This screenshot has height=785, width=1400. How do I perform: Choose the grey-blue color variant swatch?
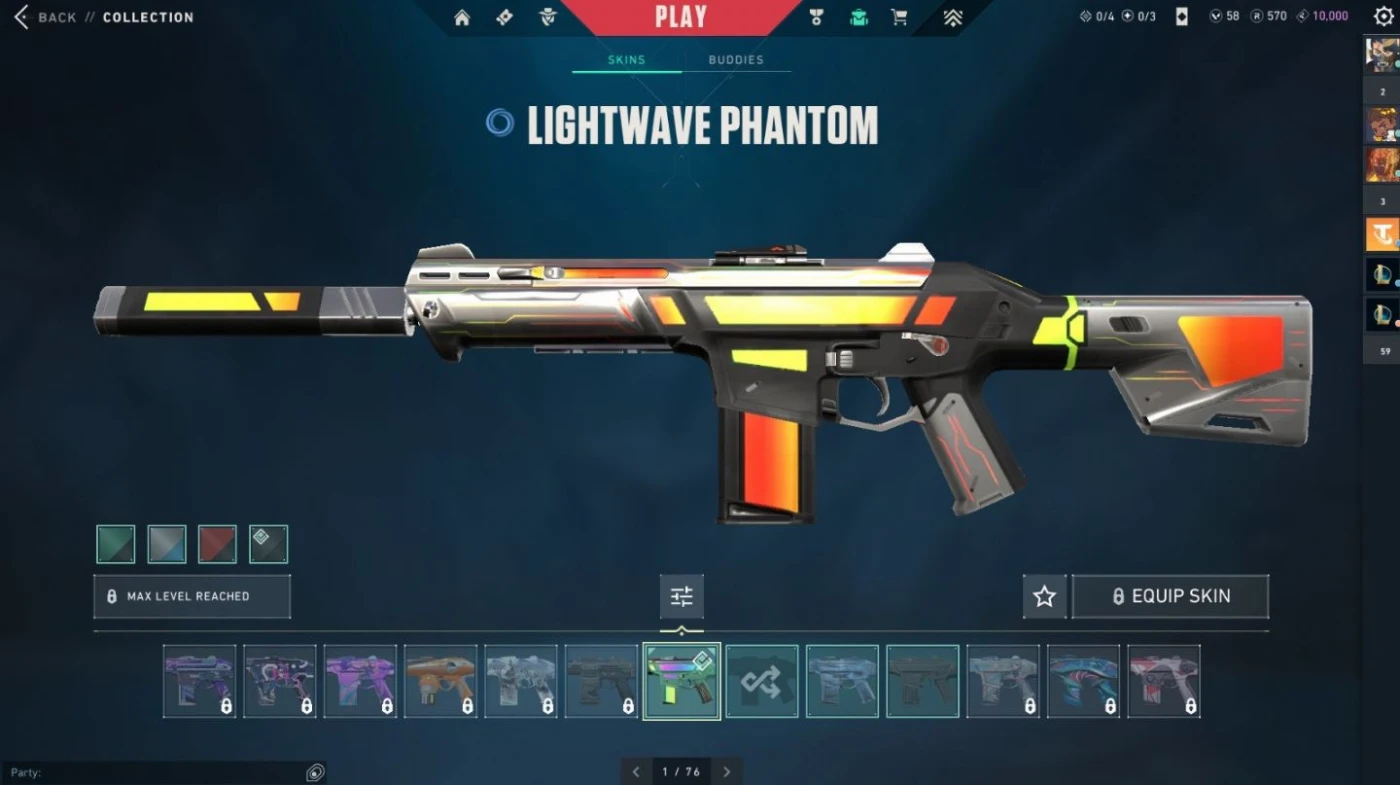click(x=167, y=544)
